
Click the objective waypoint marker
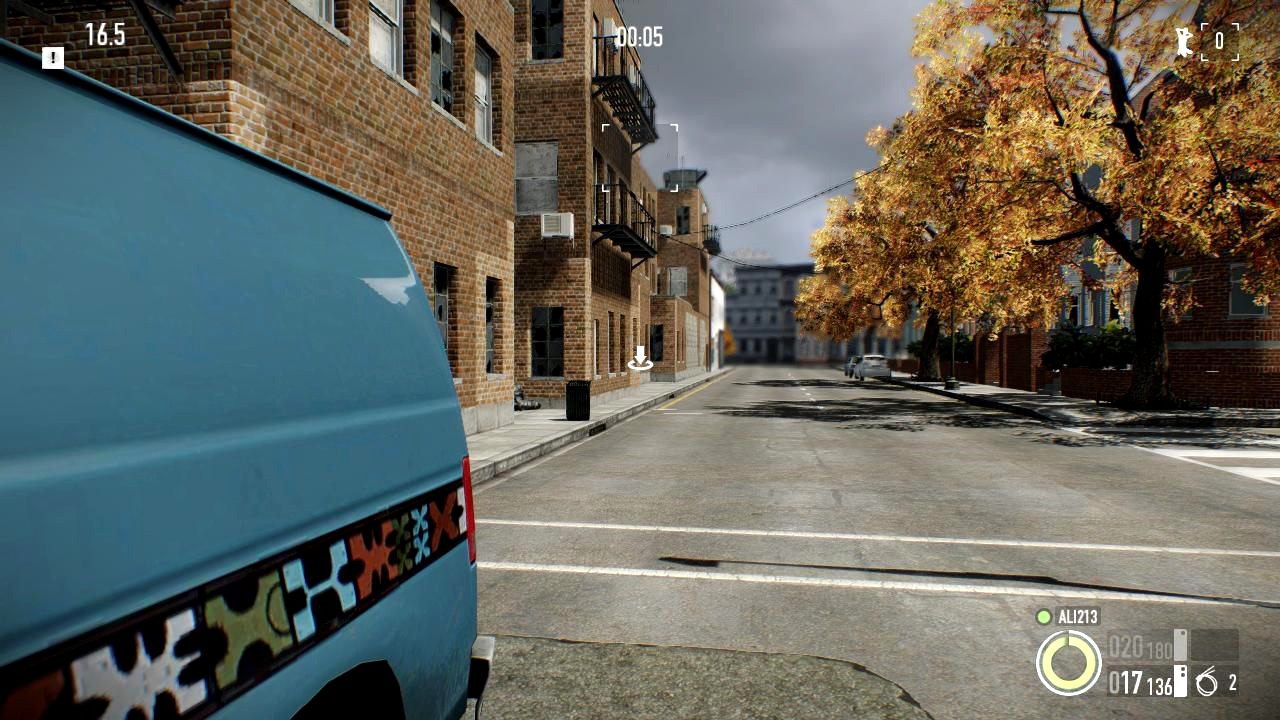click(x=640, y=359)
